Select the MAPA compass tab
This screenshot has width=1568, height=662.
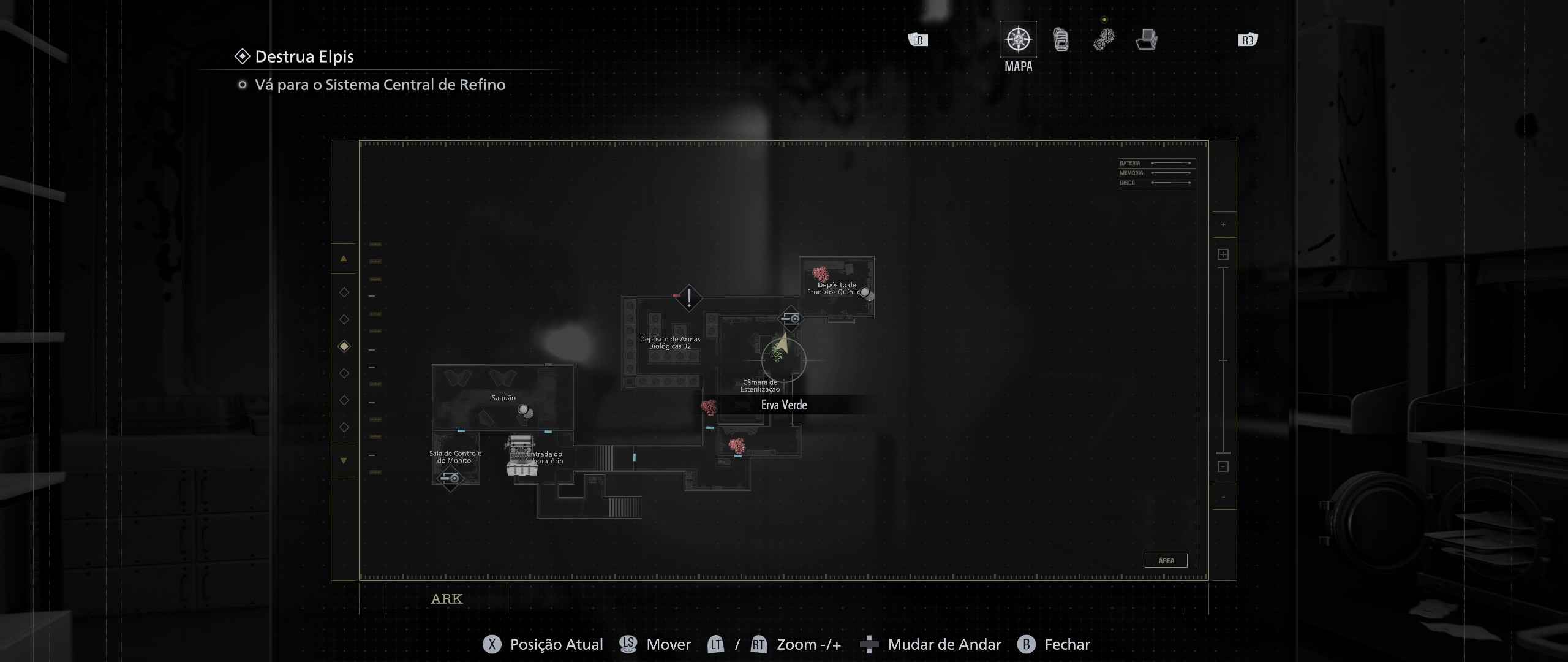coord(1018,40)
